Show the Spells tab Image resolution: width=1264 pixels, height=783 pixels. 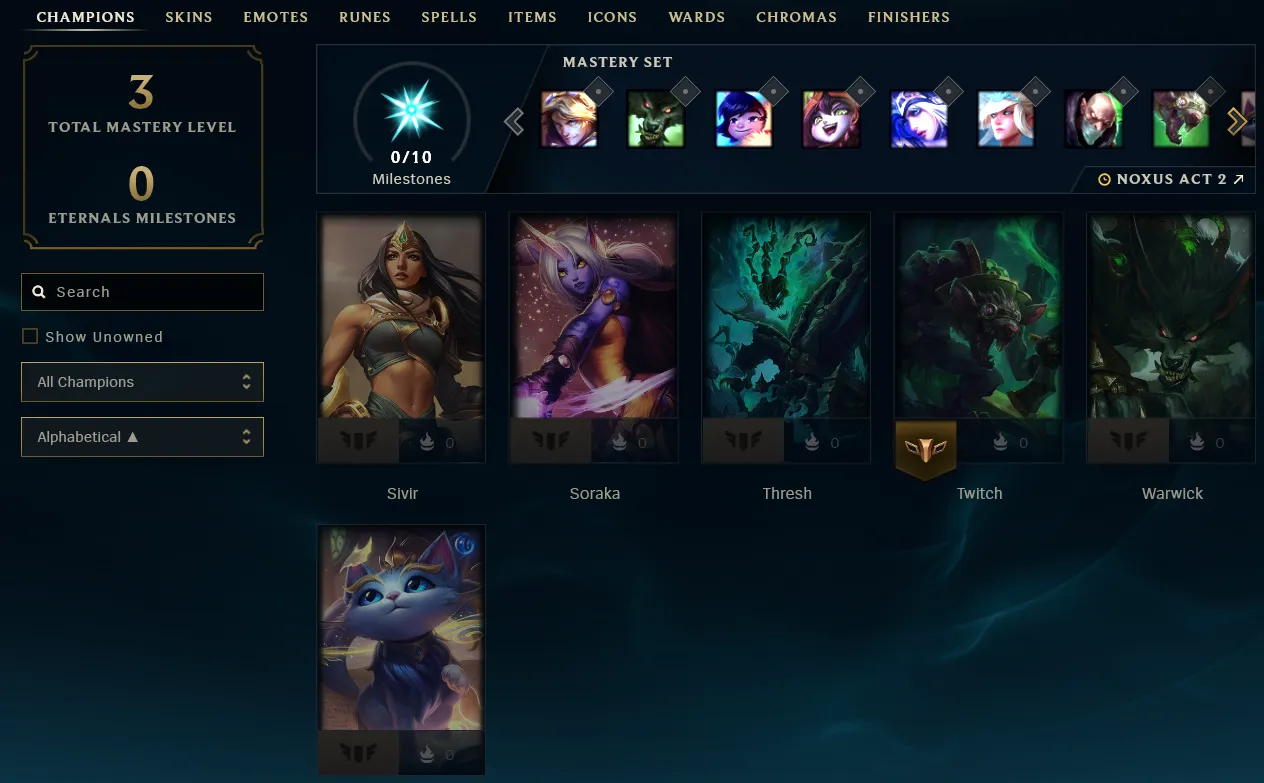[449, 17]
